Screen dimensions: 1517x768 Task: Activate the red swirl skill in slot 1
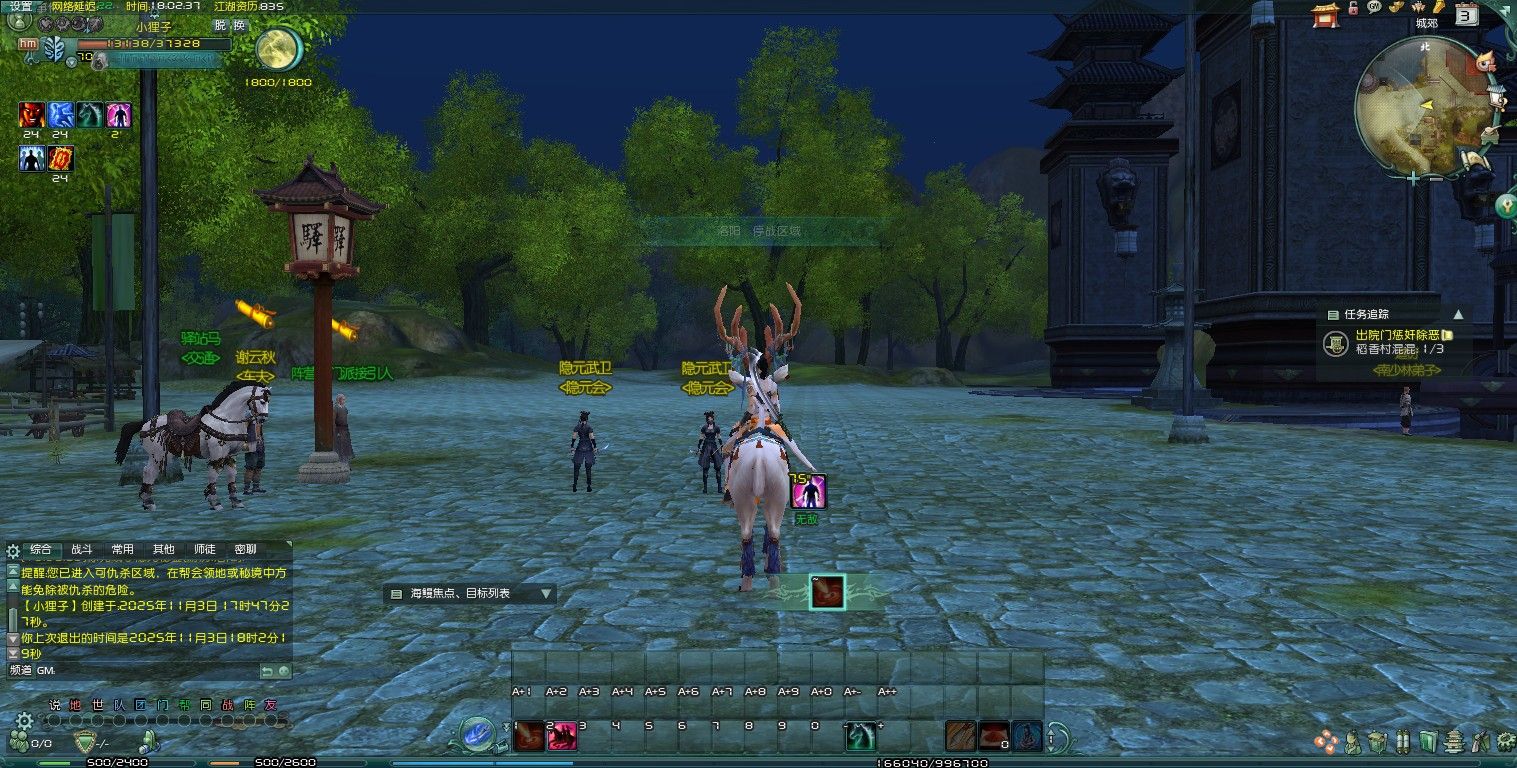(x=528, y=736)
